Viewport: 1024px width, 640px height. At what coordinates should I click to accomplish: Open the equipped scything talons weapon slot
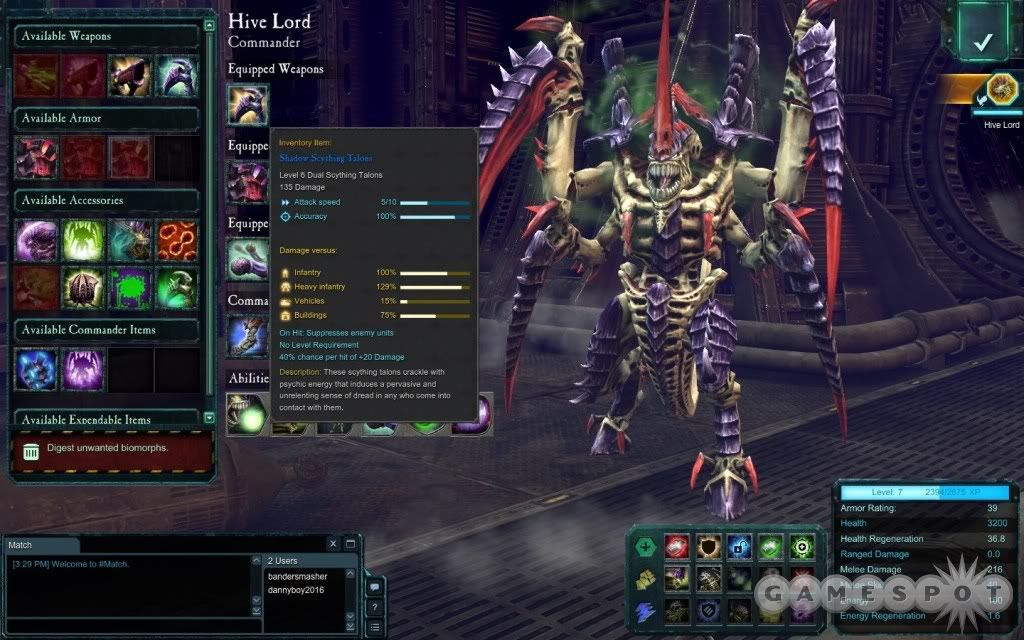coord(248,104)
